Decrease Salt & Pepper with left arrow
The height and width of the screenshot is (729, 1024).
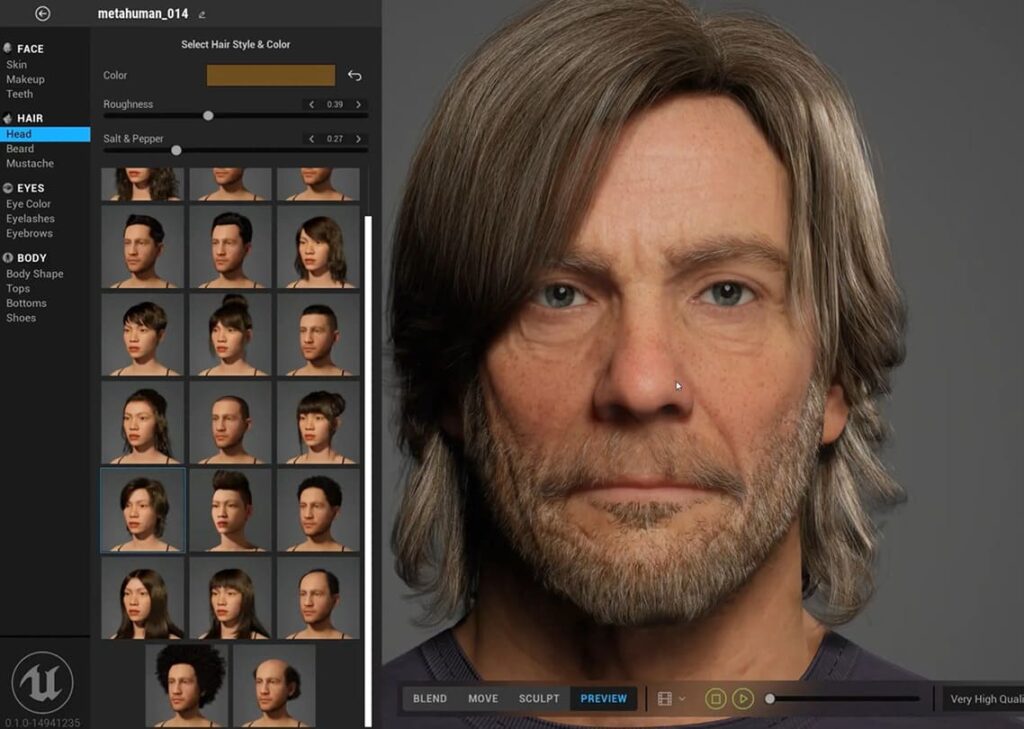(x=312, y=139)
